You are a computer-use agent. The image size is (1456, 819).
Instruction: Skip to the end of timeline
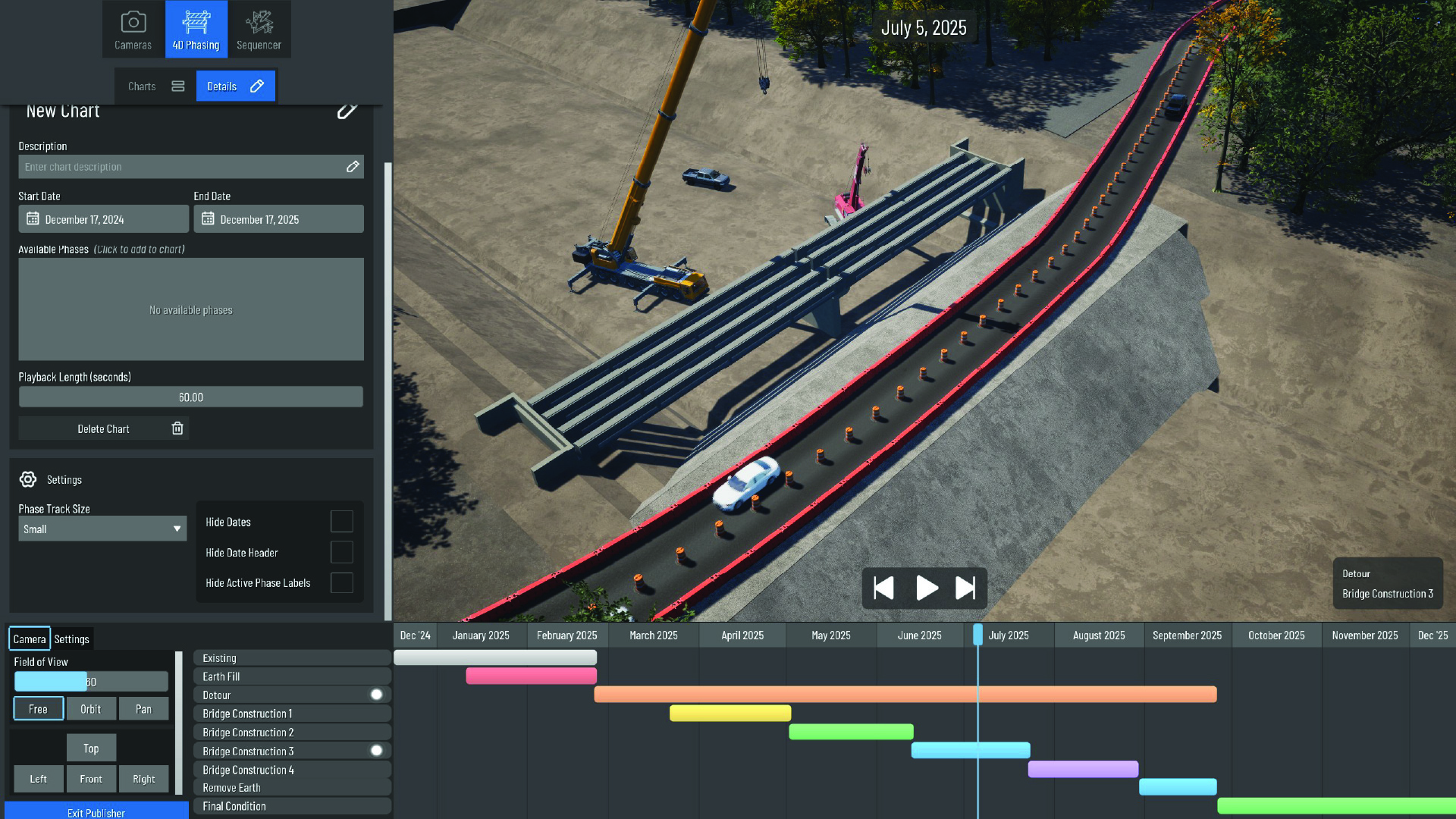[x=965, y=588]
